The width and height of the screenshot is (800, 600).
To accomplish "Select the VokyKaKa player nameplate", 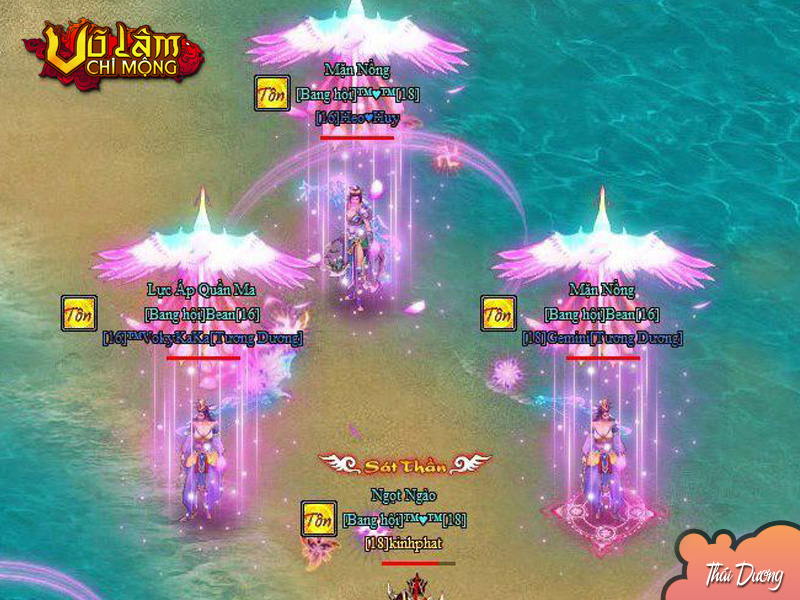I will [202, 338].
